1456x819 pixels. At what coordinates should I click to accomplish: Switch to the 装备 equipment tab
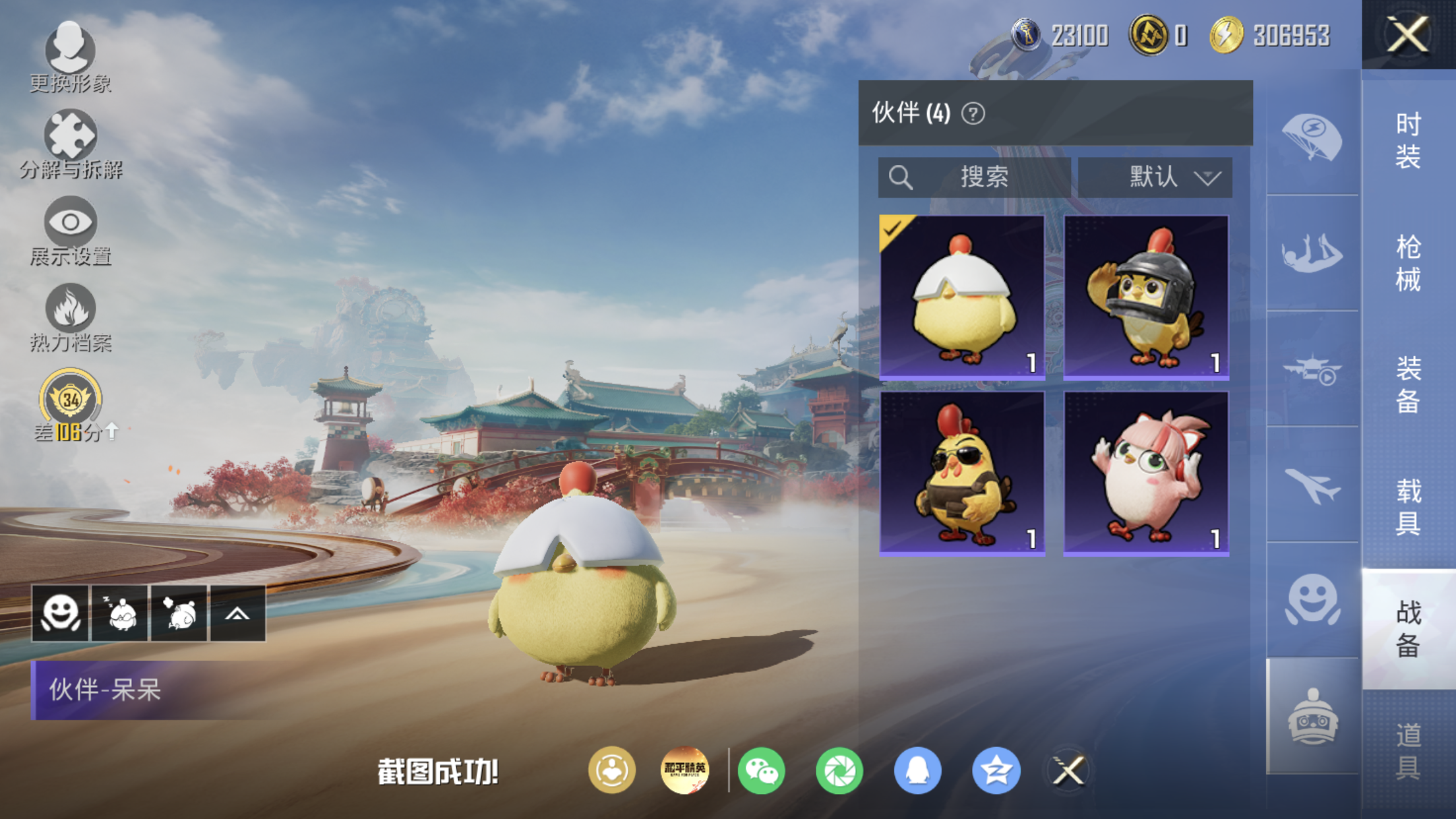[x=1408, y=384]
